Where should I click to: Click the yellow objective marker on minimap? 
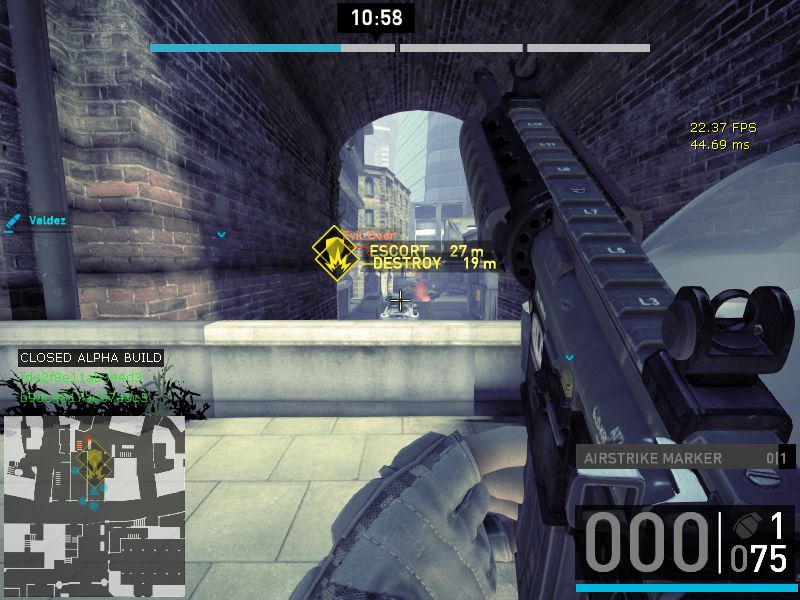click(93, 462)
